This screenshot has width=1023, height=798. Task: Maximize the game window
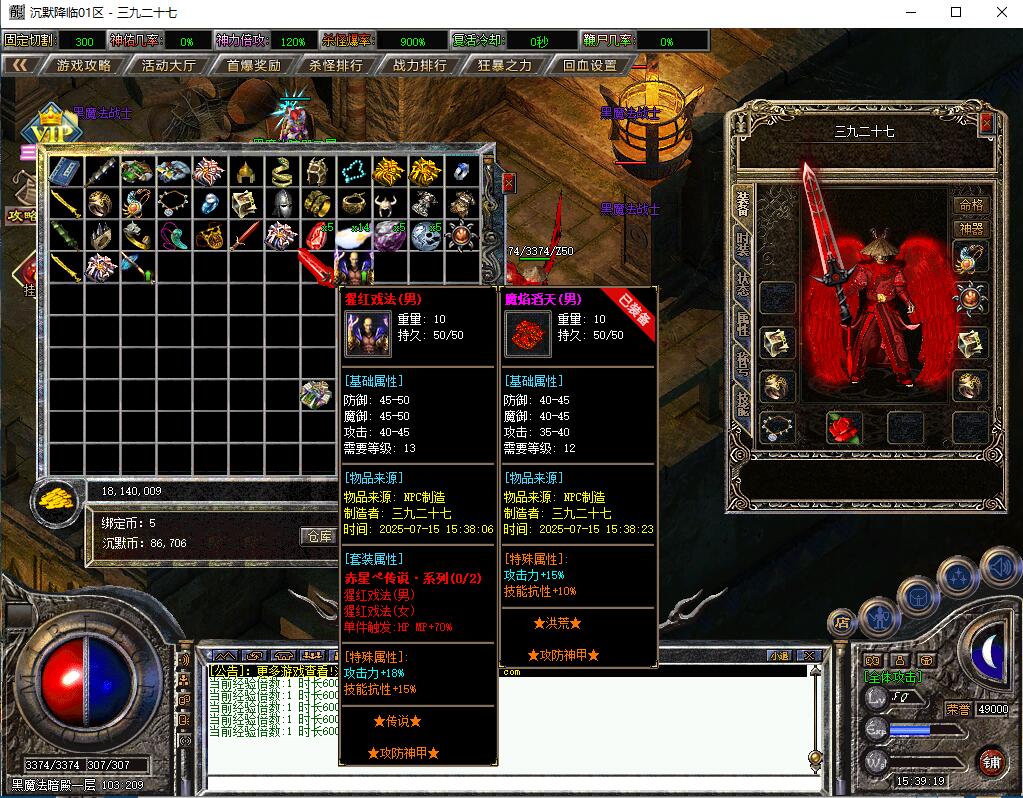(956, 12)
